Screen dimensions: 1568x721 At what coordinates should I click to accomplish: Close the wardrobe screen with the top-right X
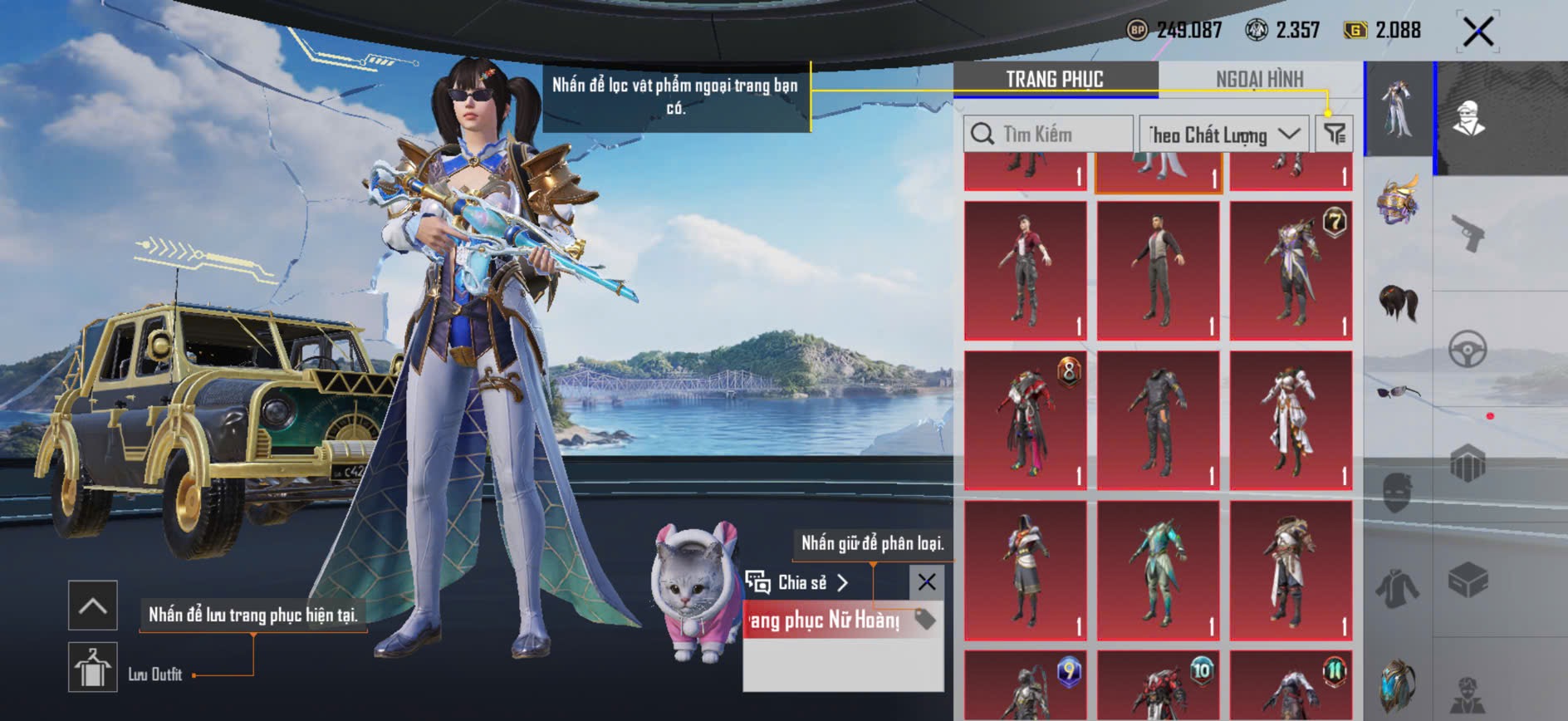point(1477,32)
